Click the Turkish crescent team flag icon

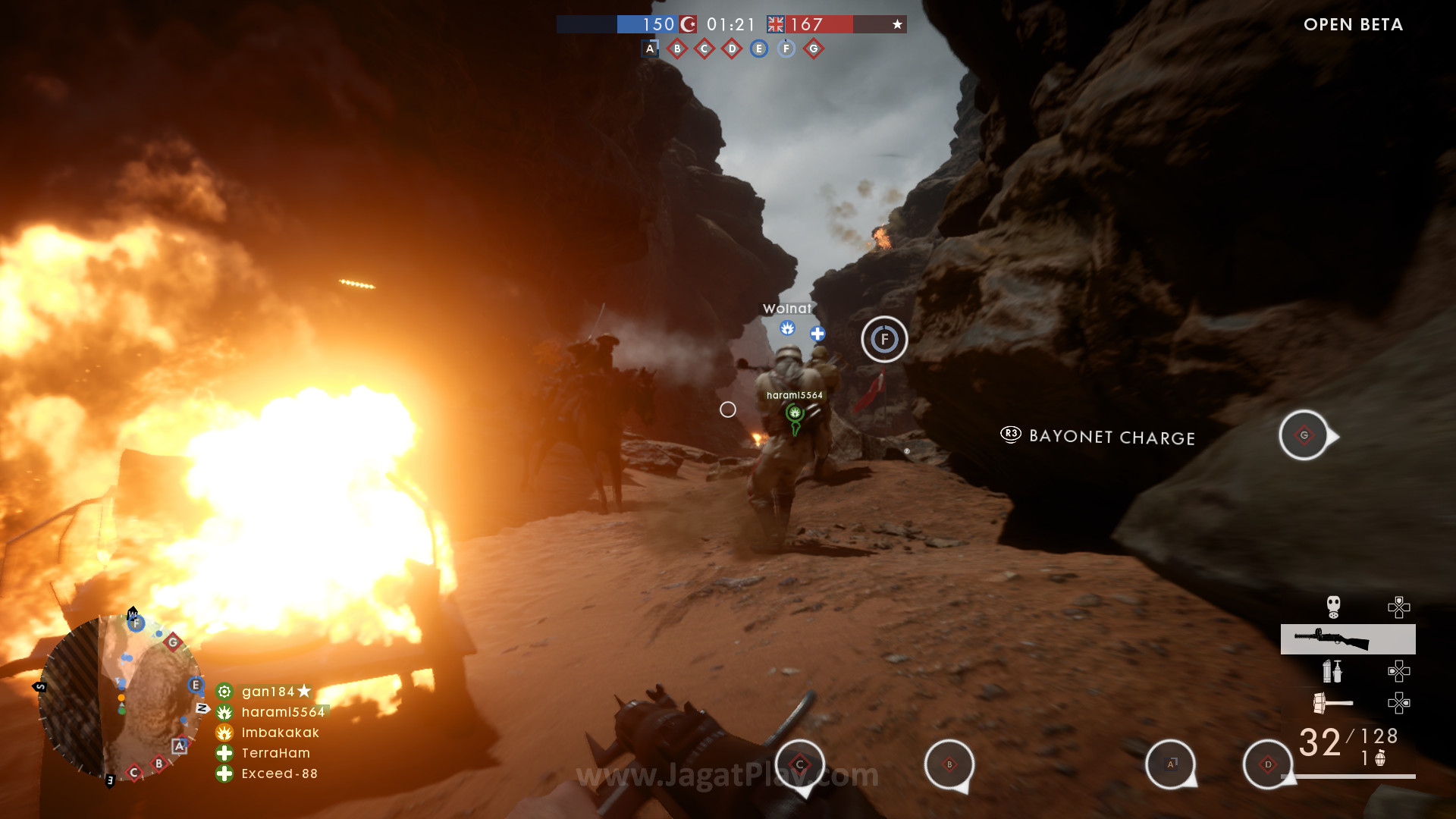[688, 24]
